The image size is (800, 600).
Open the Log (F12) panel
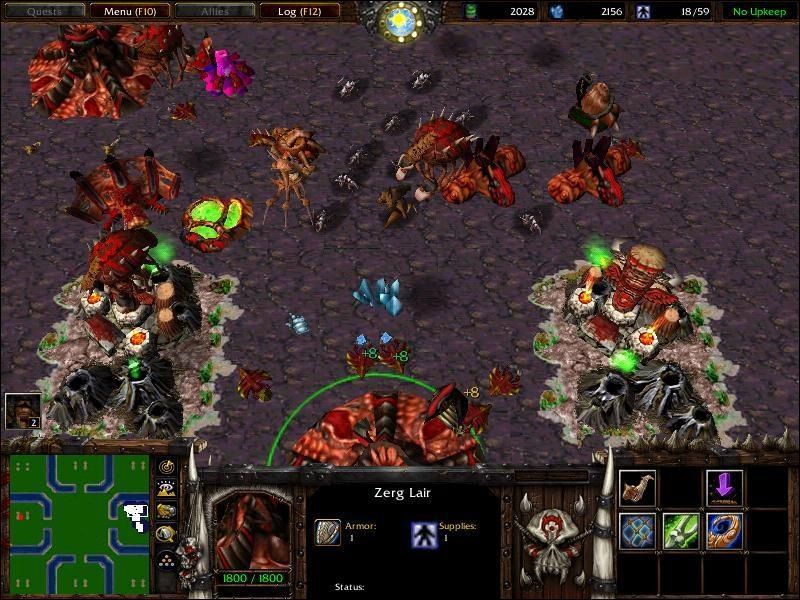pyautogui.click(x=299, y=12)
